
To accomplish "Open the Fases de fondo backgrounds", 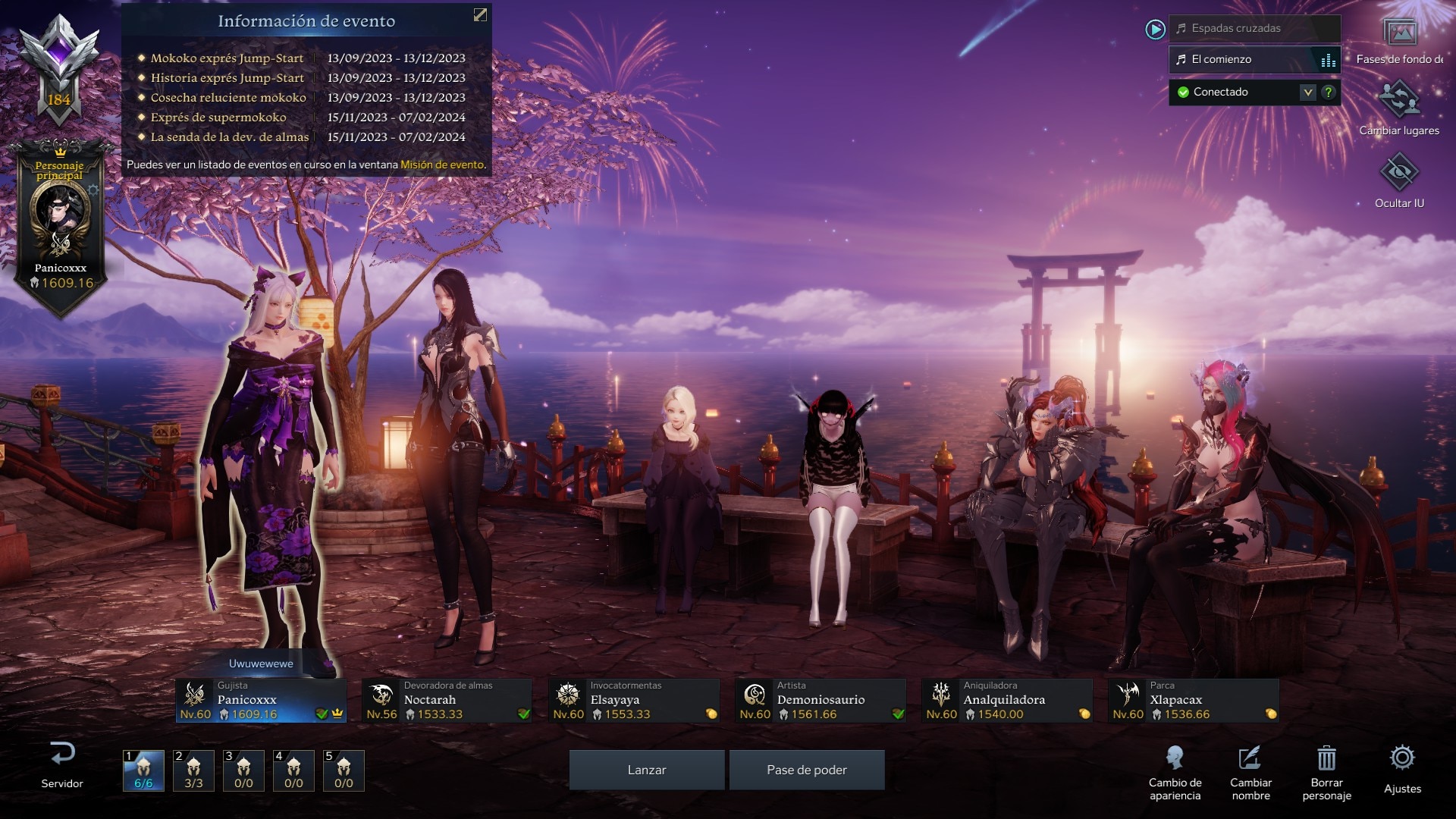I will pyautogui.click(x=1399, y=41).
